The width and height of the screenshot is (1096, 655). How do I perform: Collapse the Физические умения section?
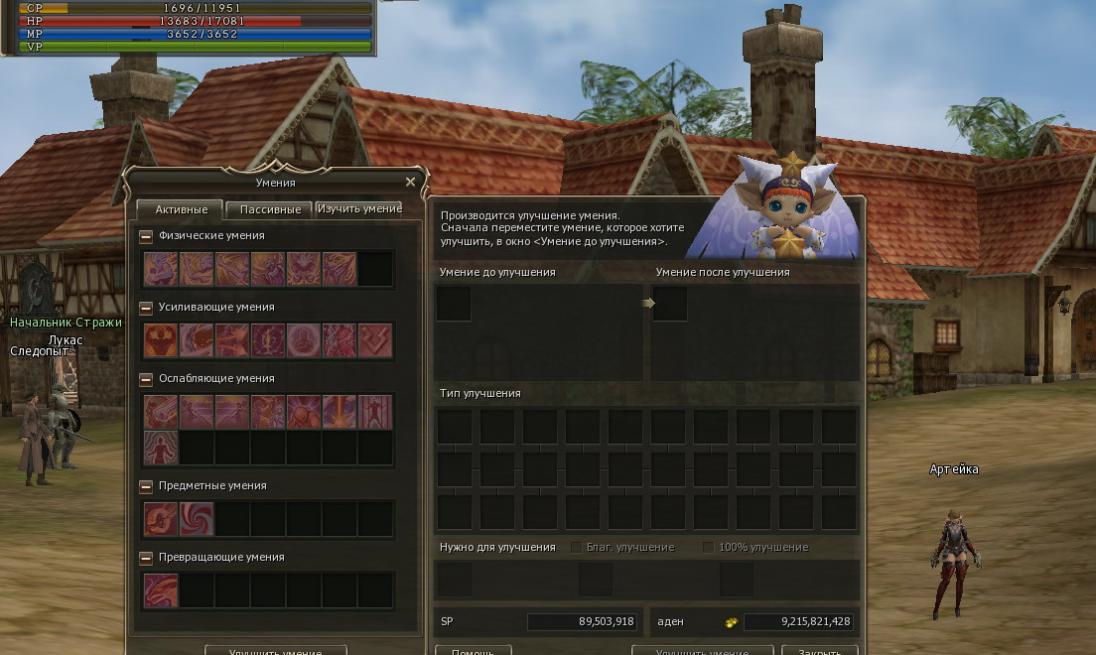click(x=146, y=236)
